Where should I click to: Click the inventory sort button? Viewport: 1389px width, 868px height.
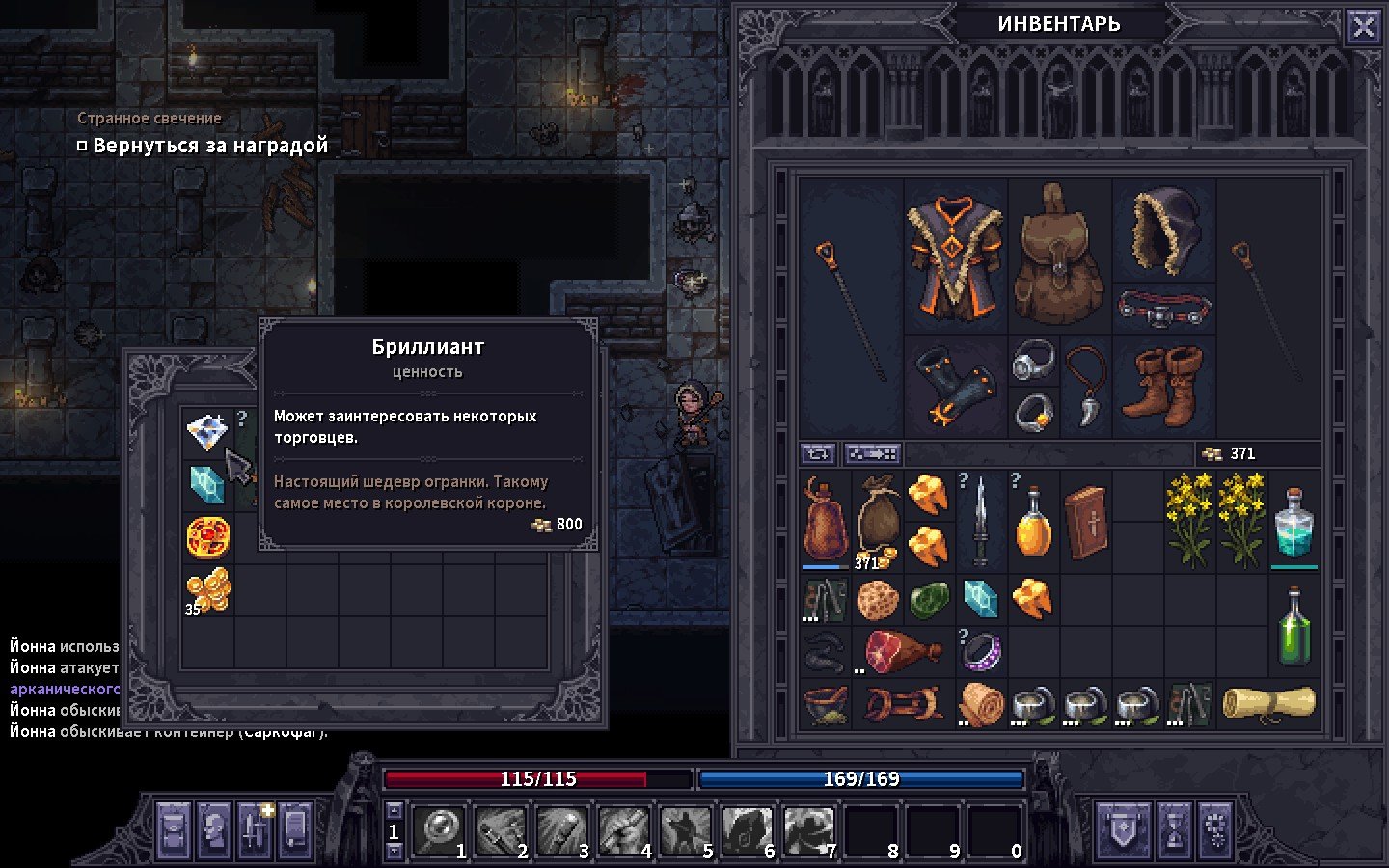[x=818, y=453]
